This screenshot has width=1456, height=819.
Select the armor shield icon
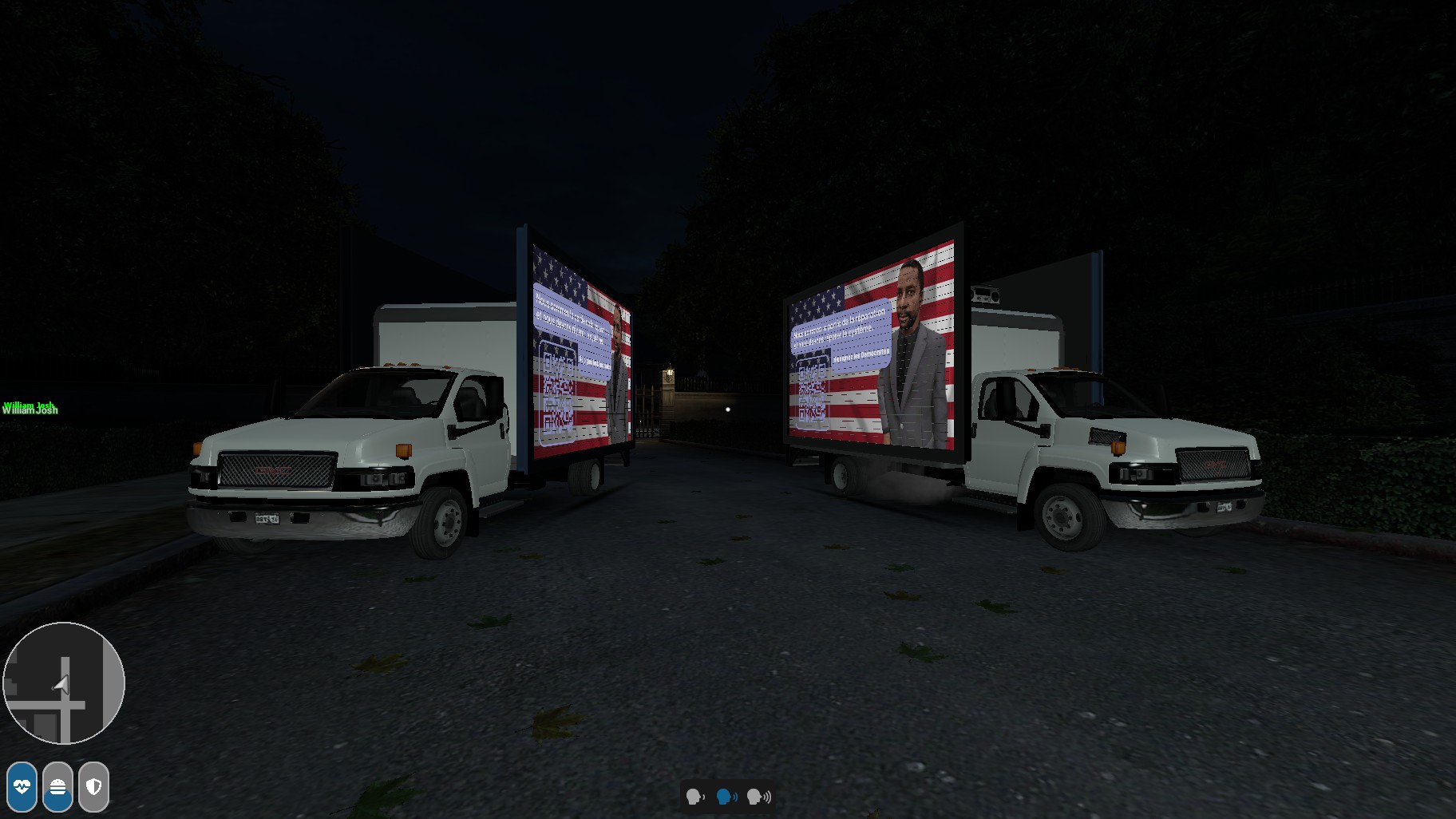(93, 787)
